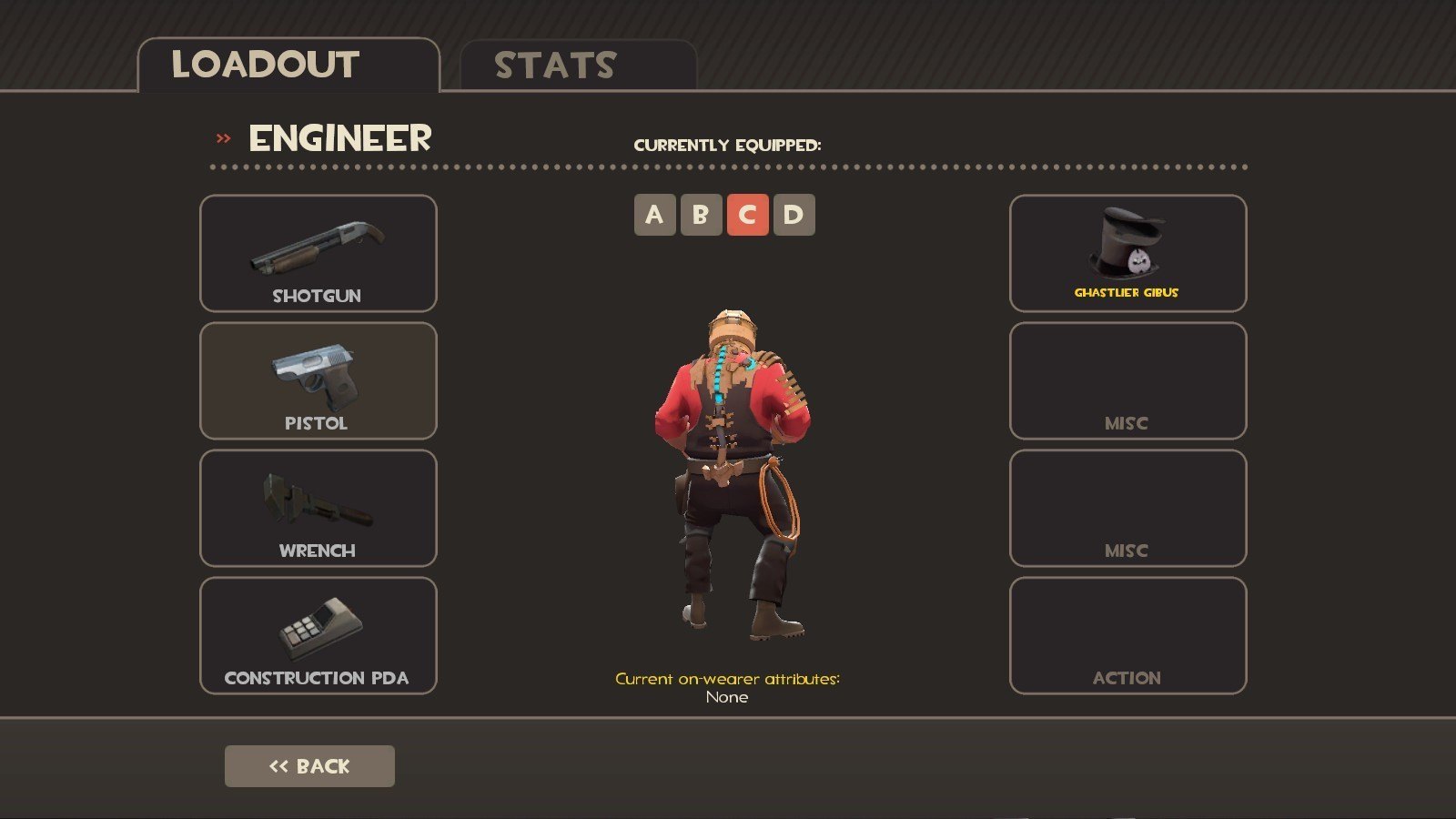Image resolution: width=1456 pixels, height=819 pixels.
Task: Switch to the Loadout tab
Action: tap(288, 66)
